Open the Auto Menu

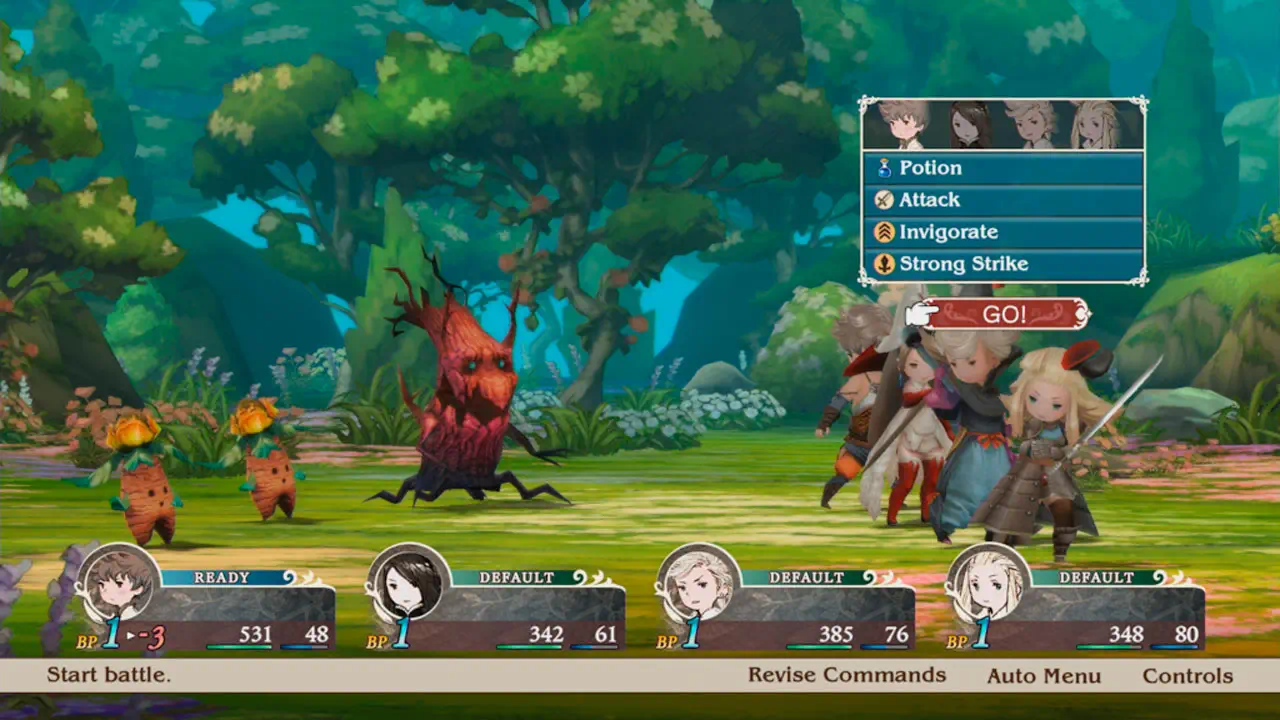coord(1044,676)
